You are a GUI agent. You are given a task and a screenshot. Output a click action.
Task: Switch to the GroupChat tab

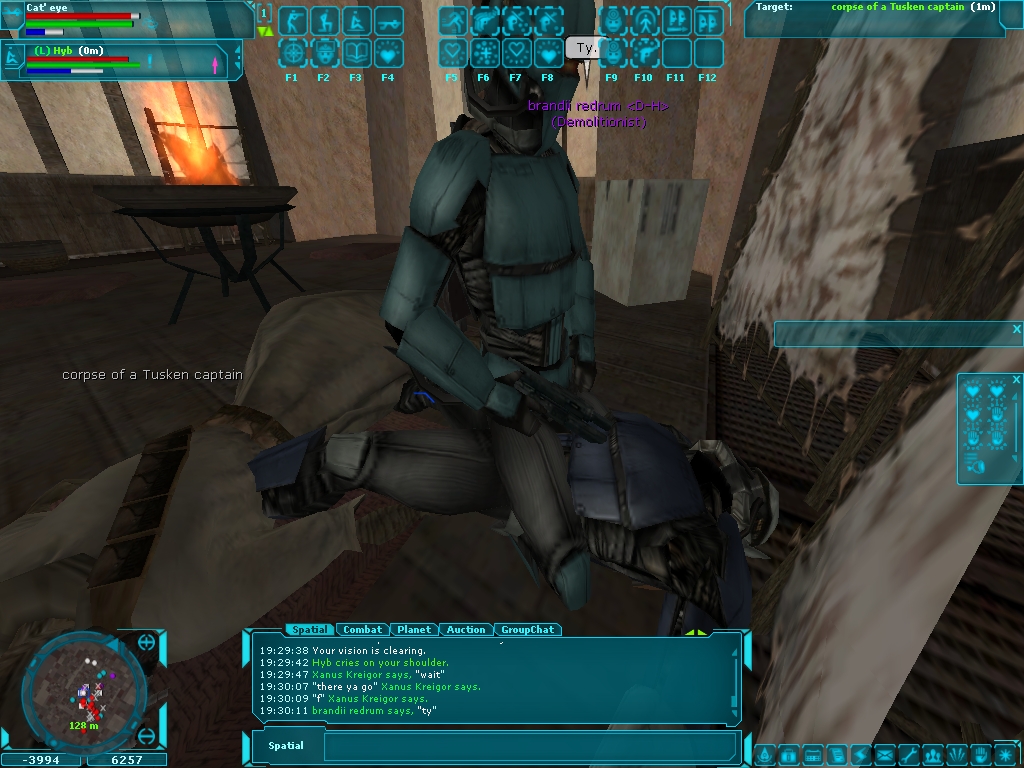point(527,630)
